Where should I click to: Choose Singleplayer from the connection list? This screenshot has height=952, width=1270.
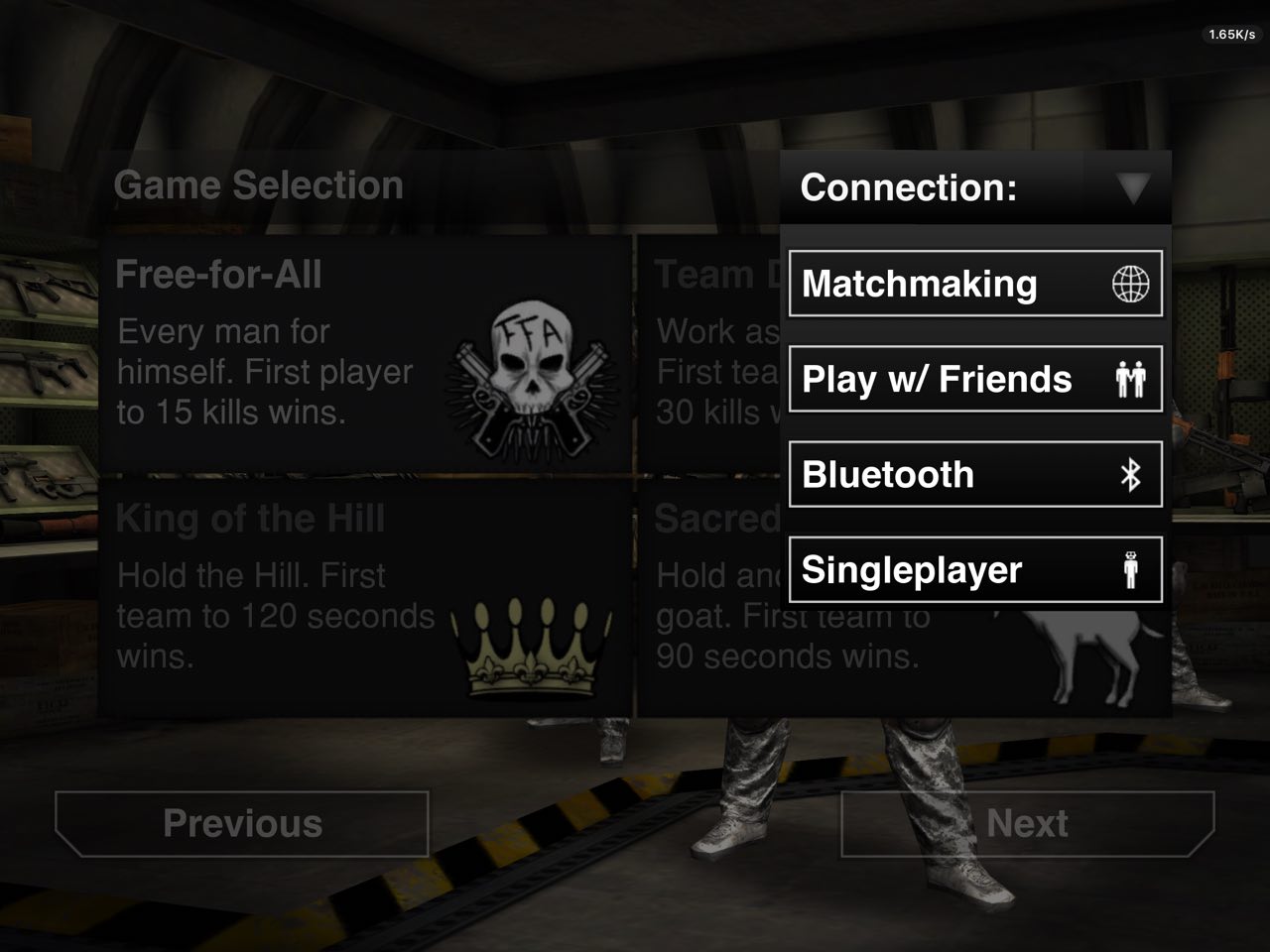[x=974, y=569]
